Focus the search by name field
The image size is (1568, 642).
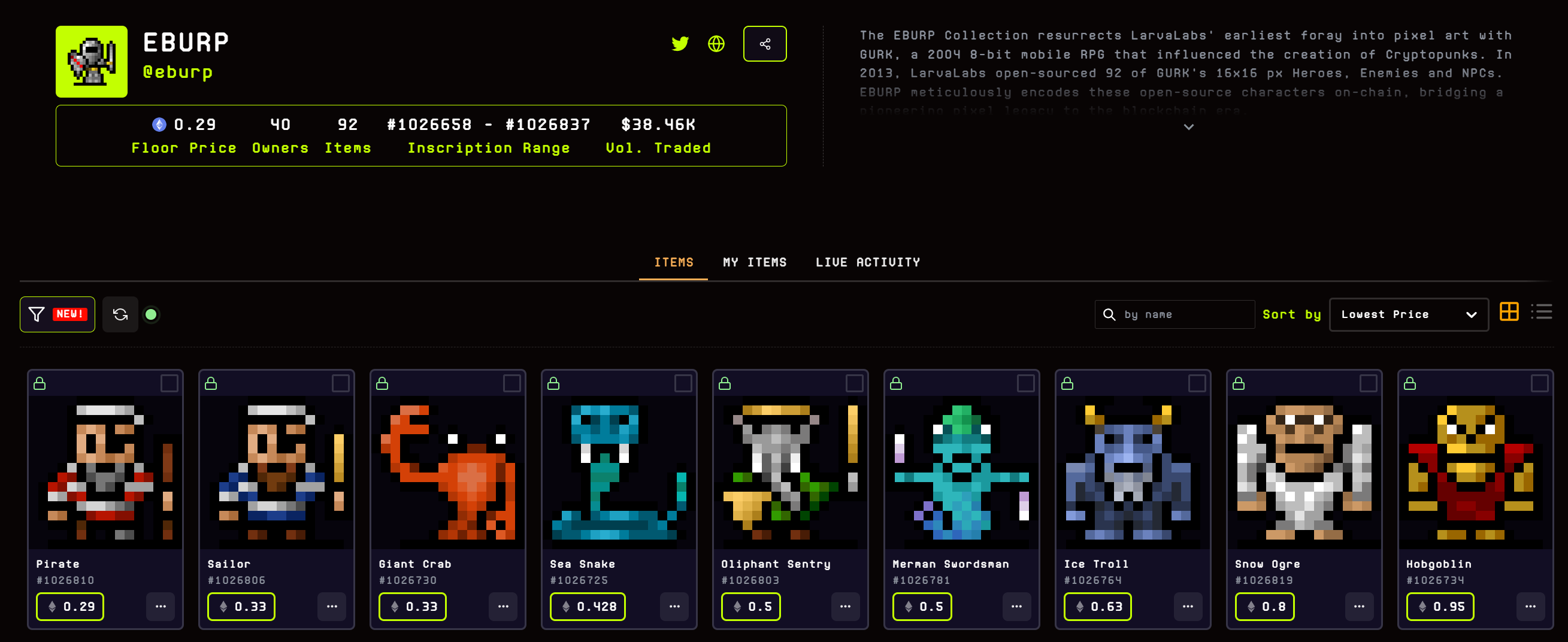click(1181, 314)
